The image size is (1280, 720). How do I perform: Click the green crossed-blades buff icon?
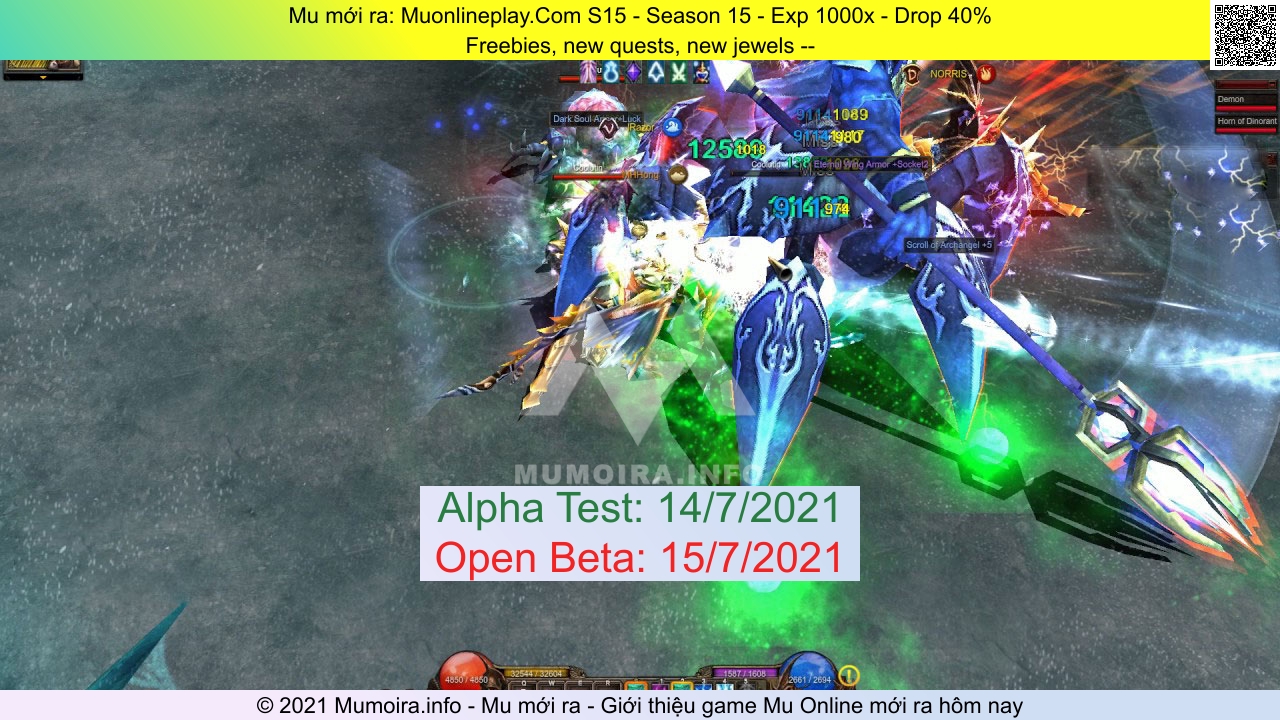pos(678,72)
